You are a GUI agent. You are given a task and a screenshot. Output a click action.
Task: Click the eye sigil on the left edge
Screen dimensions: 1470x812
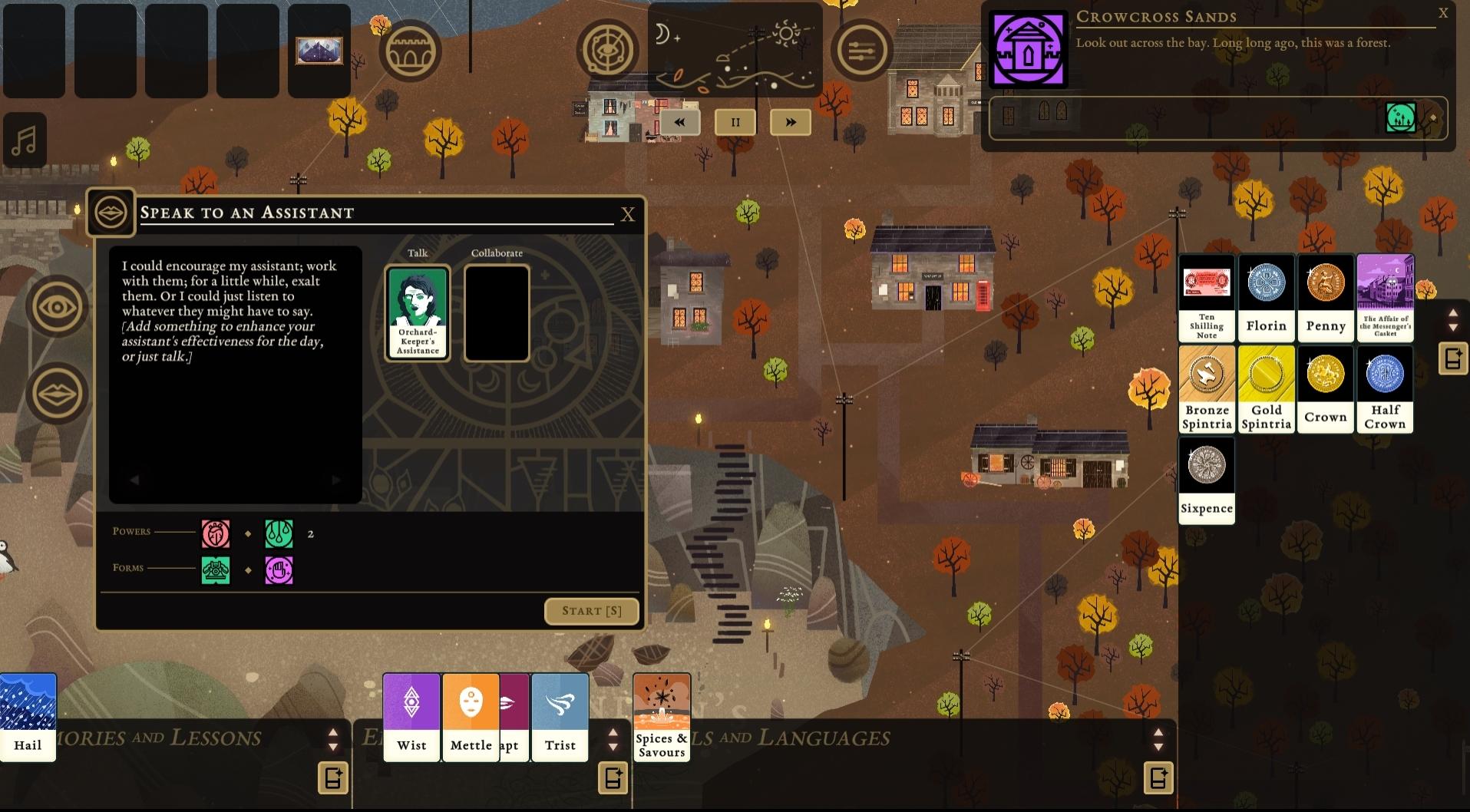click(x=57, y=305)
